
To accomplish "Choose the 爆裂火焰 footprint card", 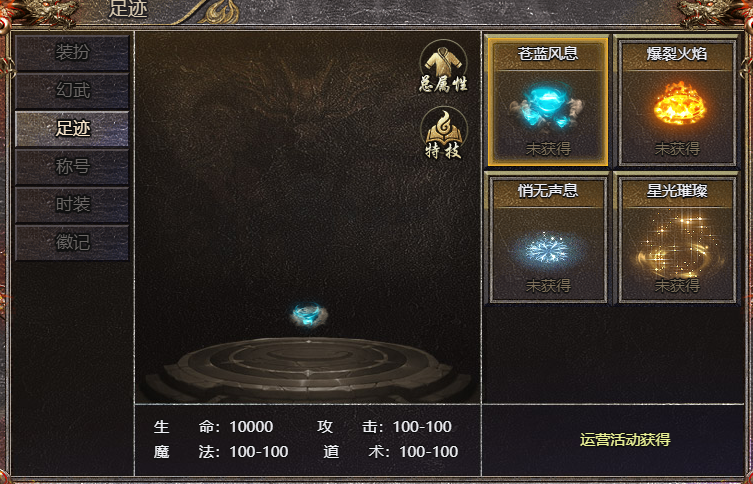I will point(677,101).
